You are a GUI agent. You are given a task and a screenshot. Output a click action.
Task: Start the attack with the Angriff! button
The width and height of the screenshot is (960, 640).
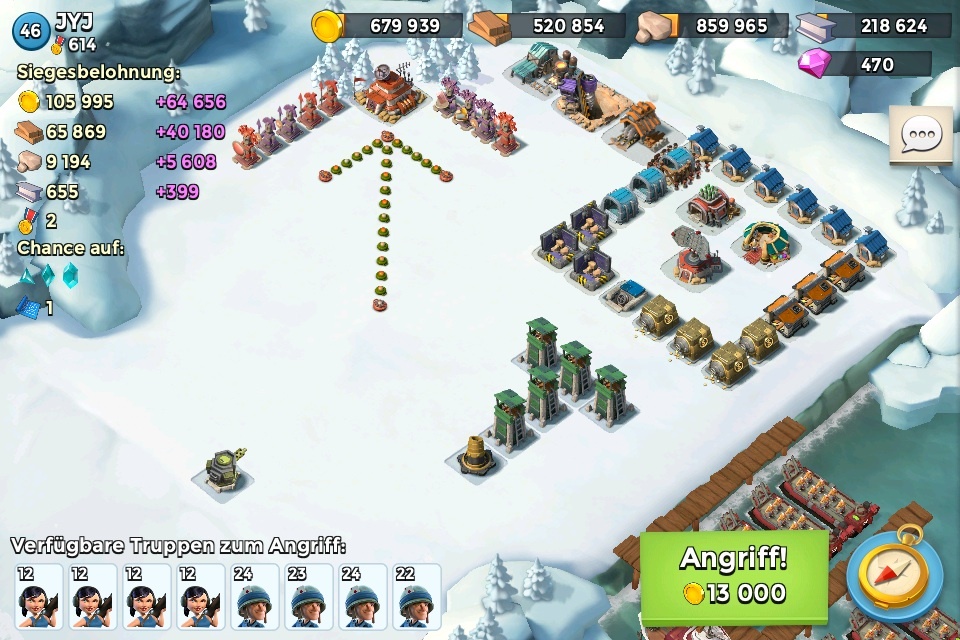[734, 576]
